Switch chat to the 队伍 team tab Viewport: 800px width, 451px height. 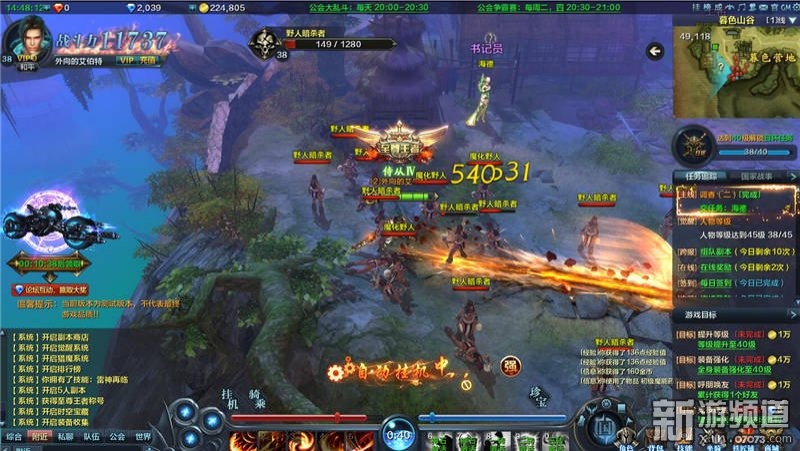click(x=91, y=437)
